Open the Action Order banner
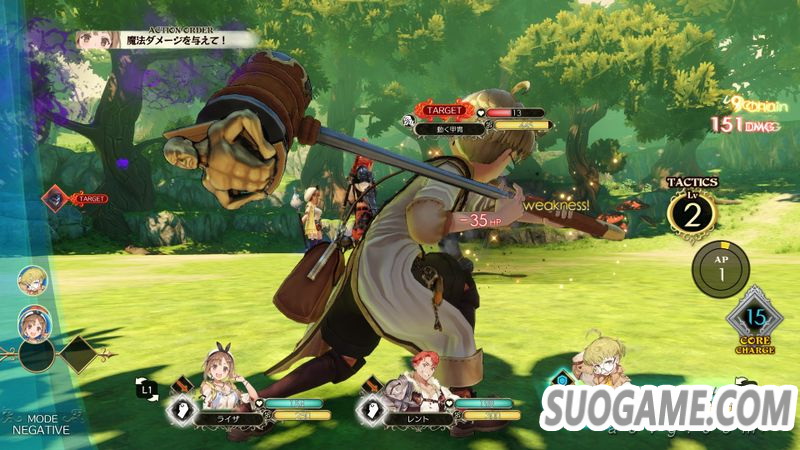 166,38
